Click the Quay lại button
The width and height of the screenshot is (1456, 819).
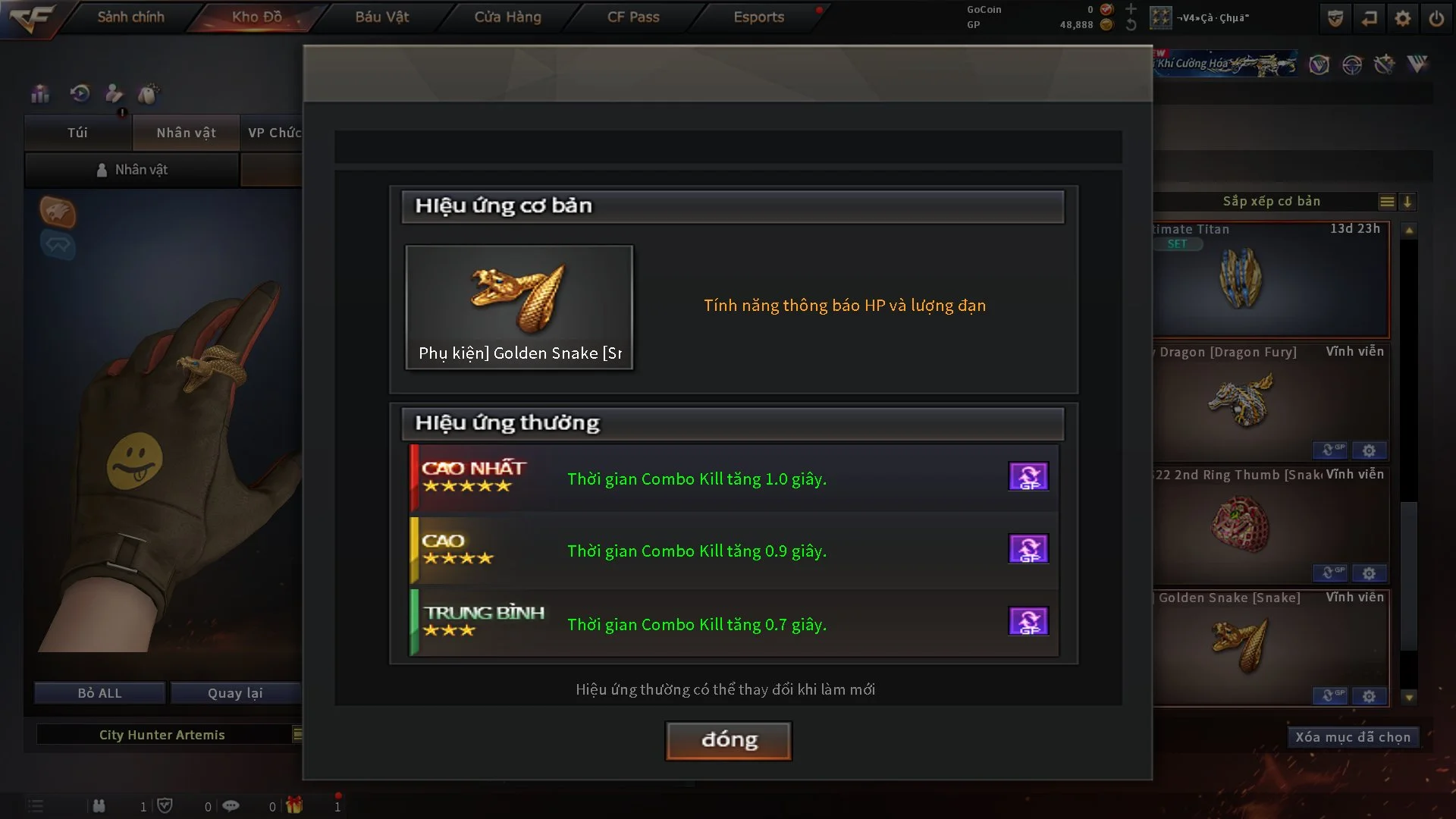point(235,693)
